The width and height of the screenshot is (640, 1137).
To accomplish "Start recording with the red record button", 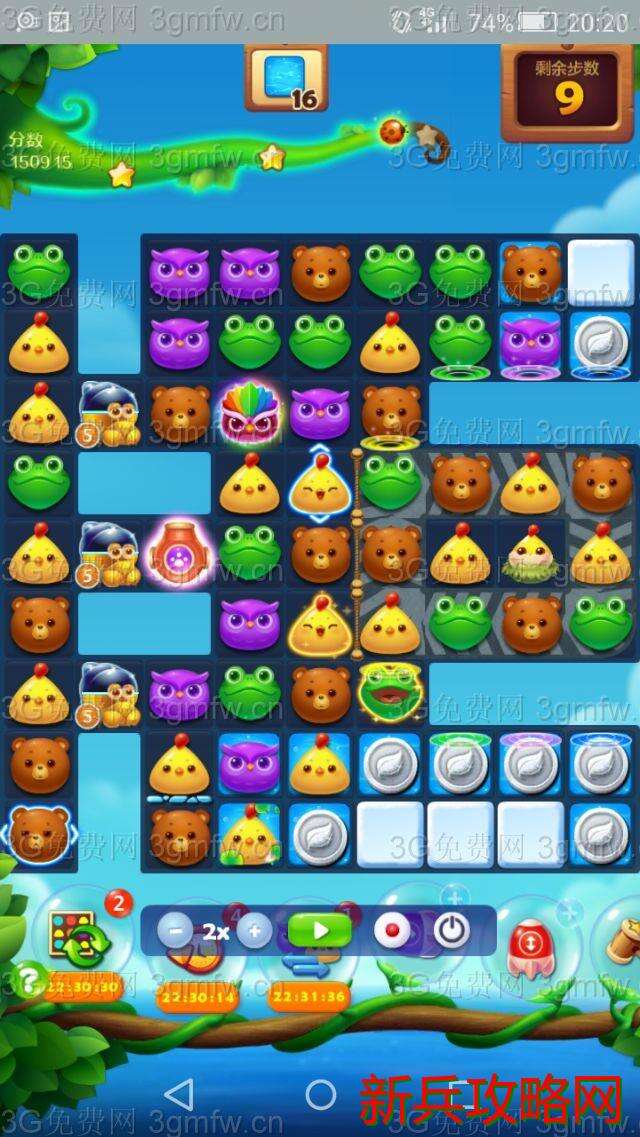I will click(x=392, y=932).
